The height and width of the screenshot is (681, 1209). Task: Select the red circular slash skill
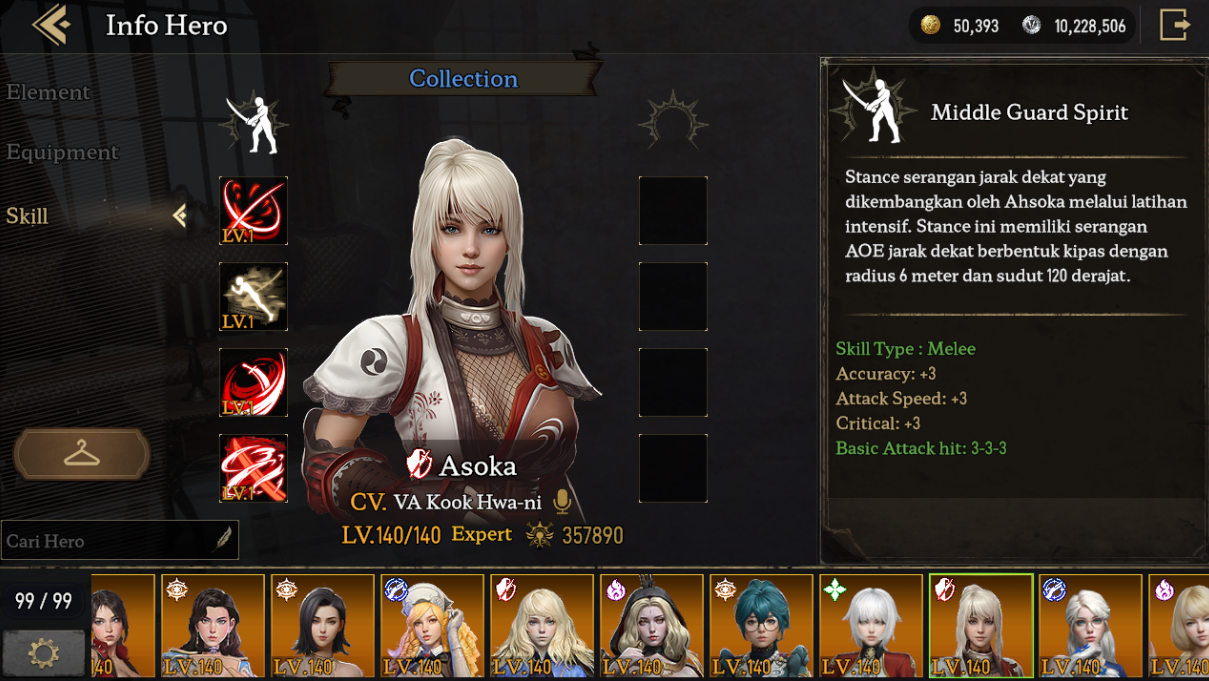[x=254, y=211]
